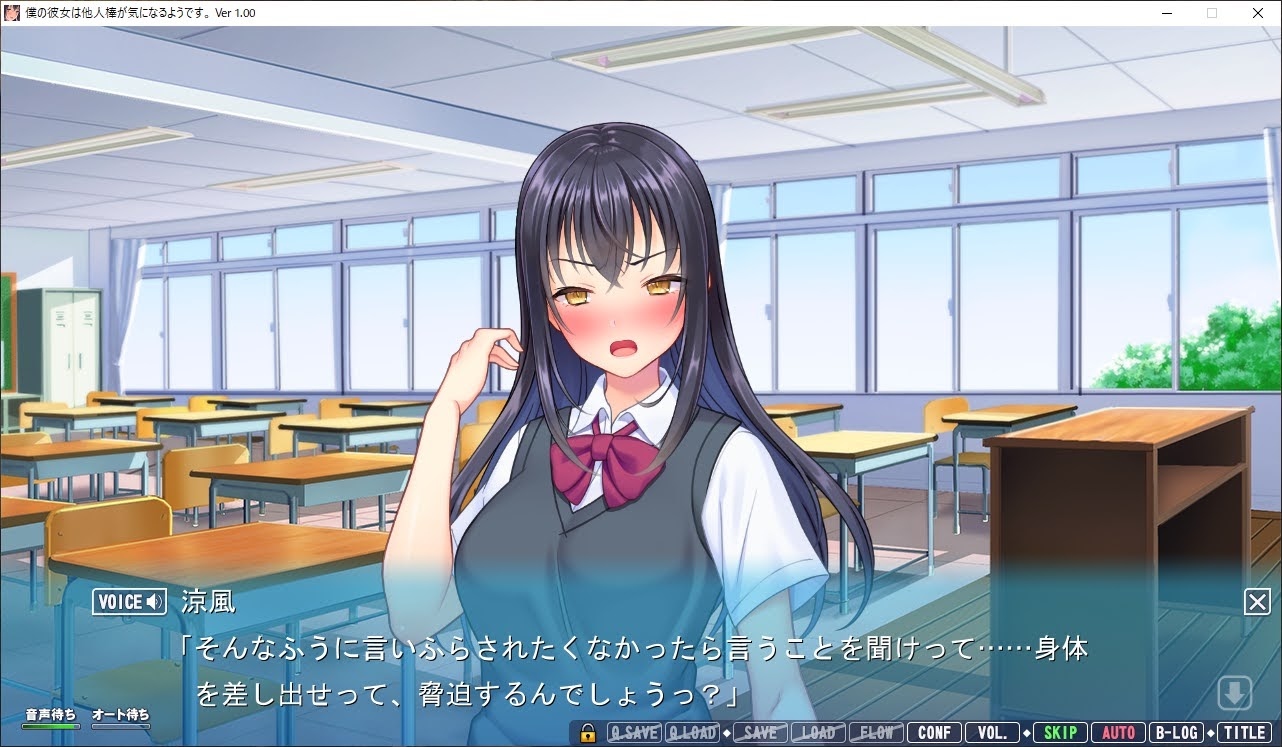1282x747 pixels.
Task: Open the B-LOG backlog
Action: [x=1178, y=732]
